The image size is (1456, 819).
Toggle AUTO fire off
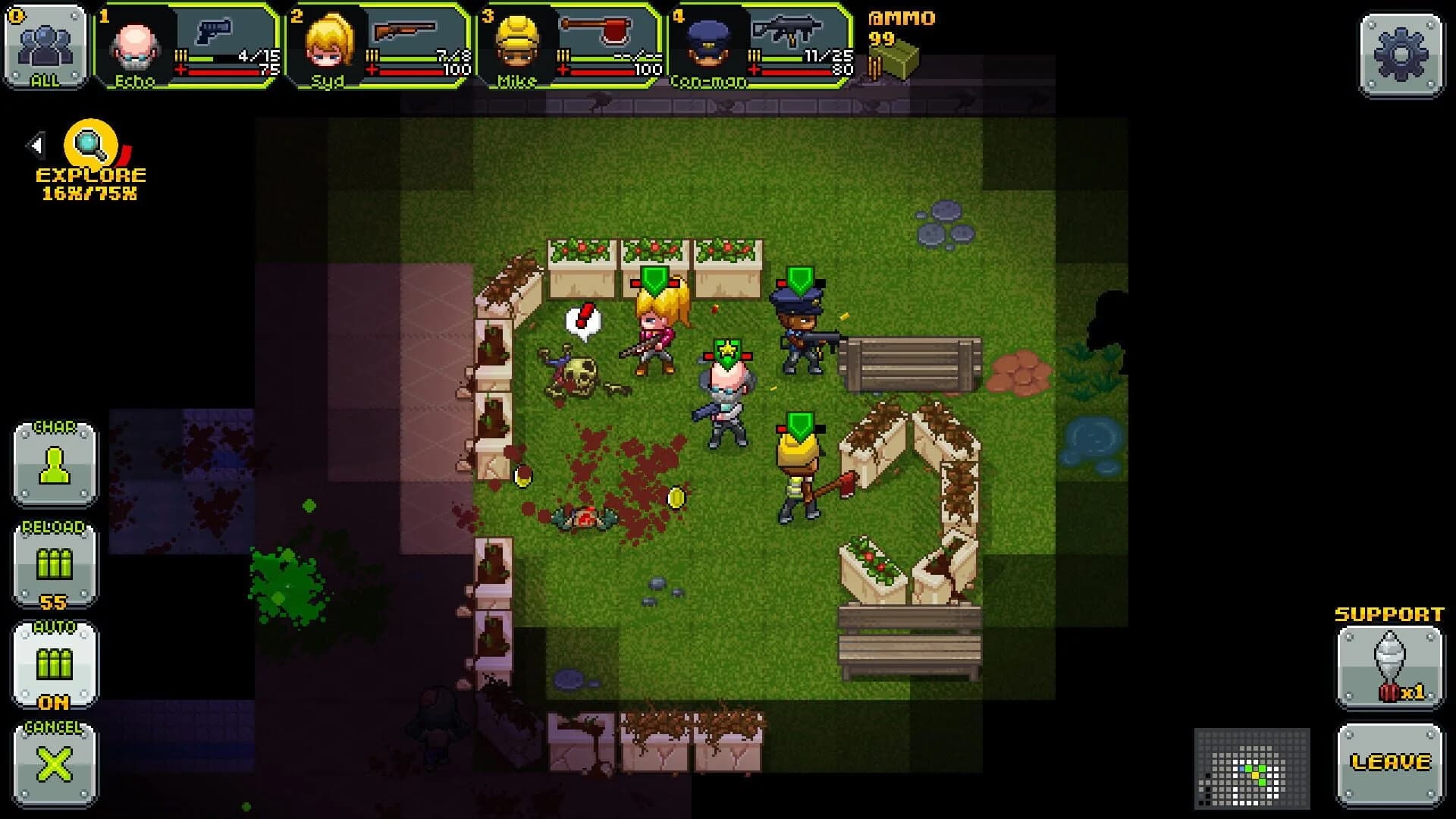(53, 664)
